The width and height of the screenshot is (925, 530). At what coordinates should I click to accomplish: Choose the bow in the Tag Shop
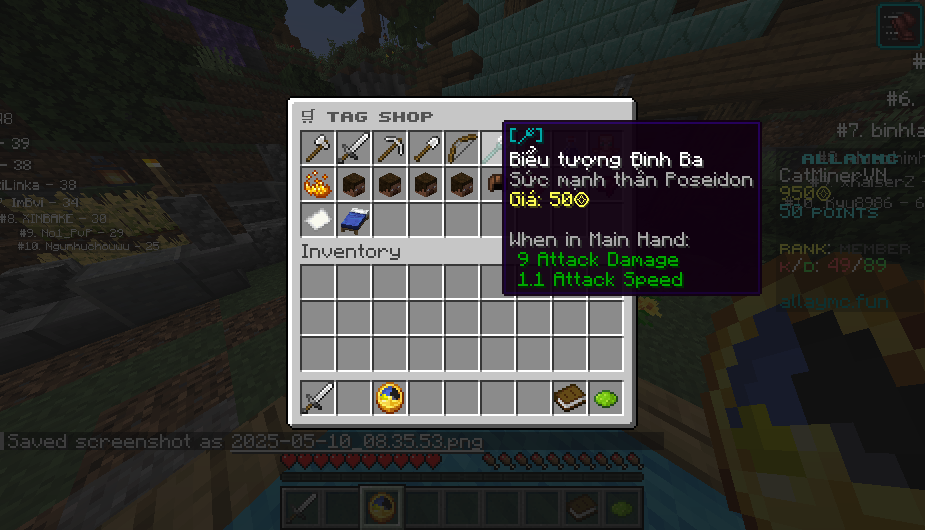461,149
